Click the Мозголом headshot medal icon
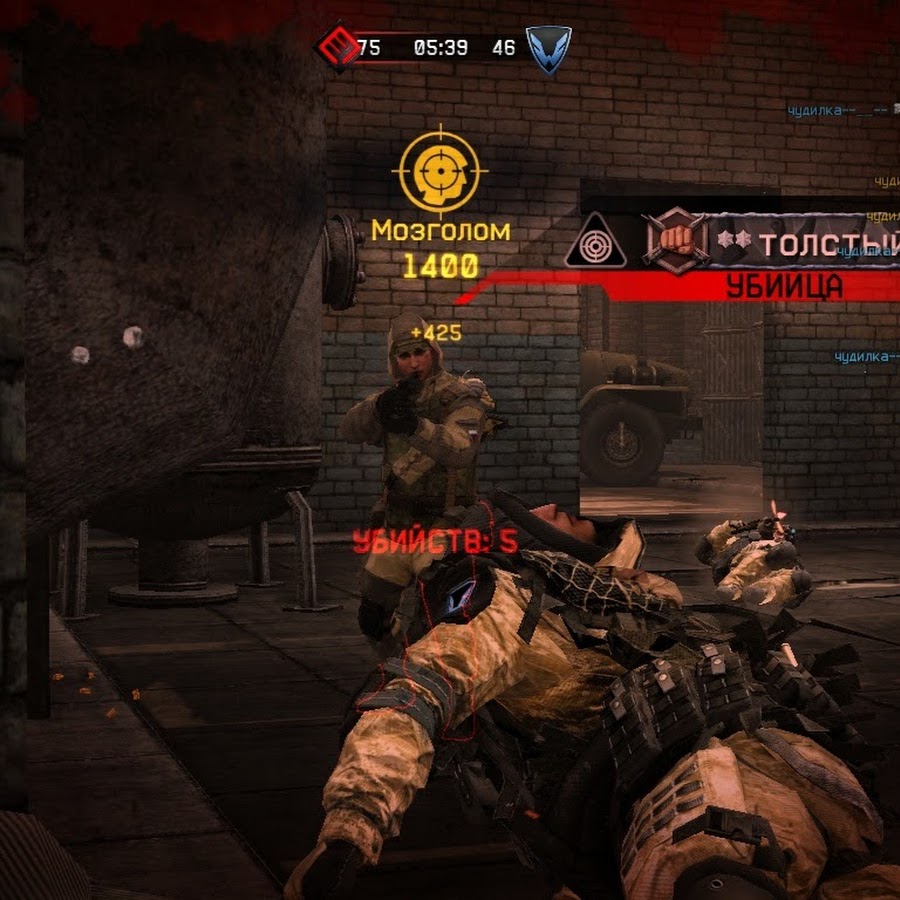Viewport: 900px width, 900px height. (x=439, y=171)
